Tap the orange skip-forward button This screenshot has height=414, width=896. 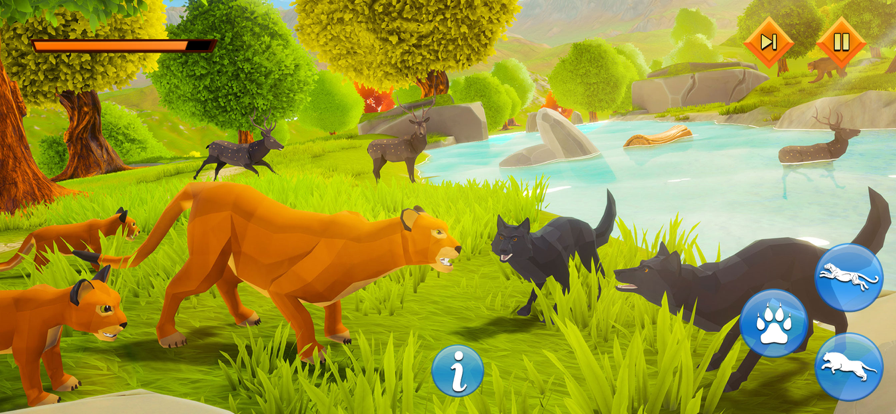click(x=768, y=43)
